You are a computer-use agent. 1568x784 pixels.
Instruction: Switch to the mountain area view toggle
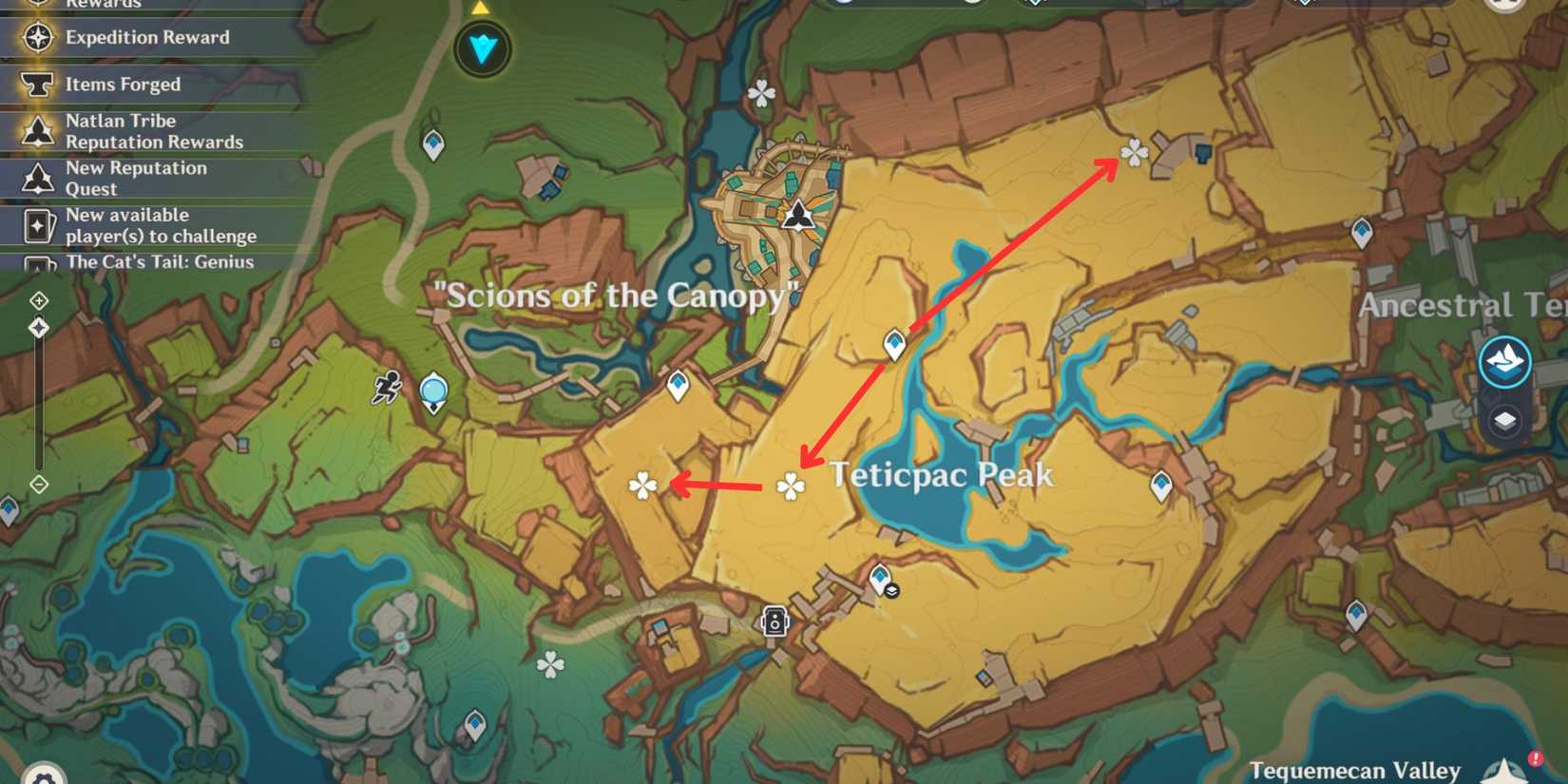coord(1504,362)
